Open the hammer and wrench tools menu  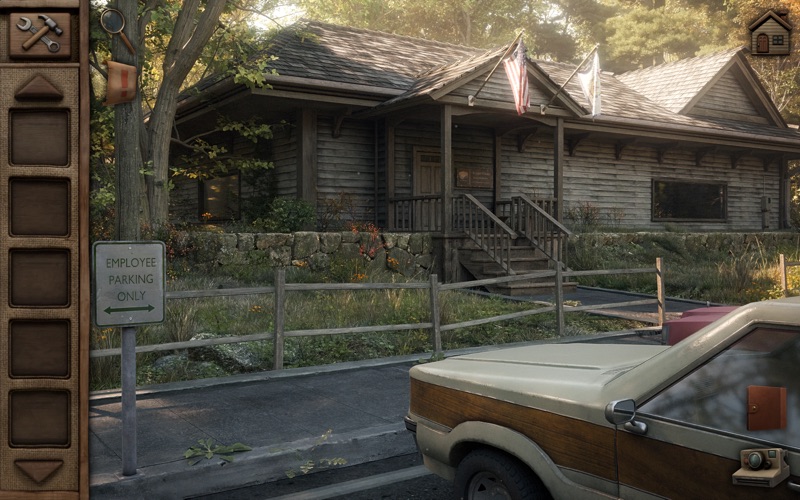(40, 33)
